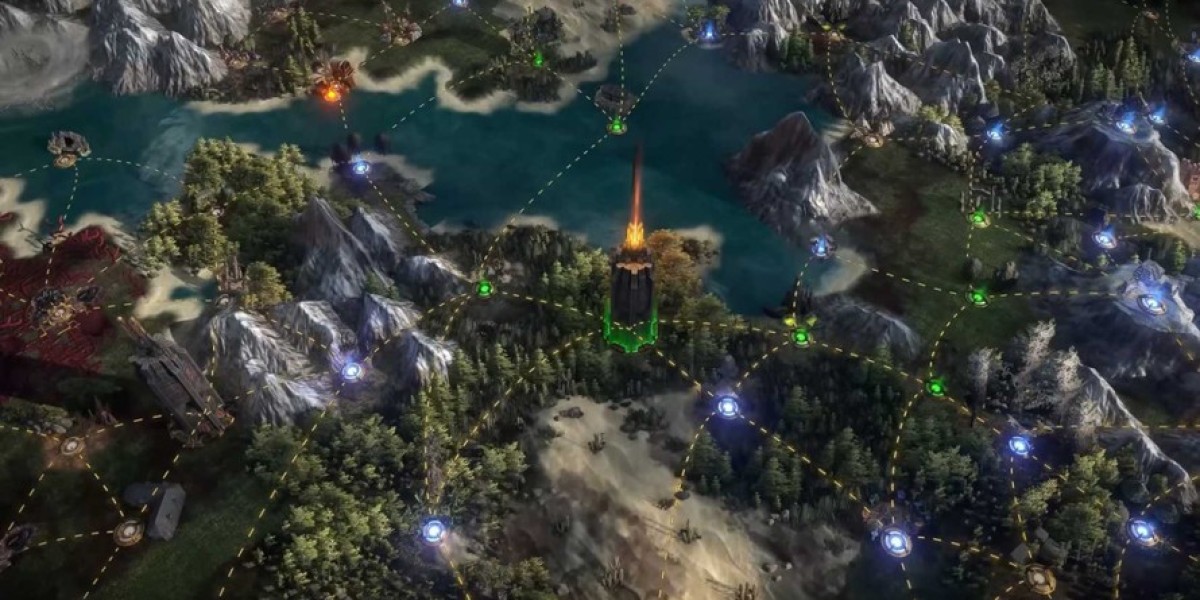This screenshot has width=1200, height=600.
Task: Select the green node with yellow markers
Action: point(800,336)
